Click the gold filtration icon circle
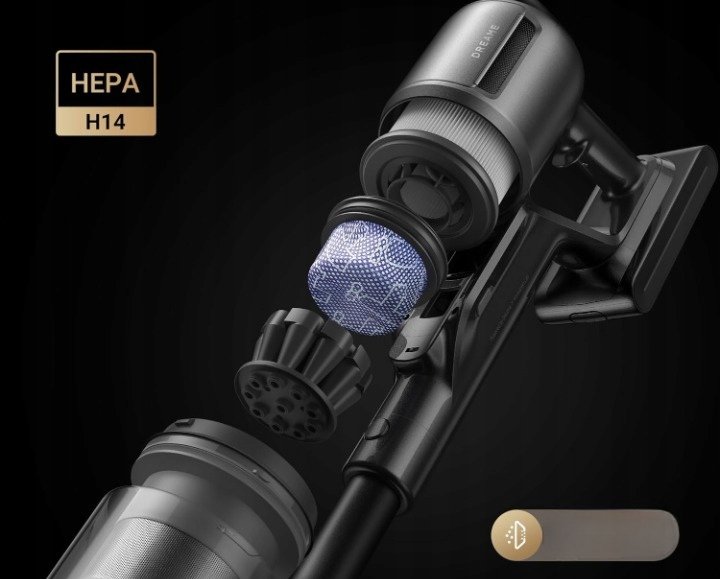 (518, 535)
